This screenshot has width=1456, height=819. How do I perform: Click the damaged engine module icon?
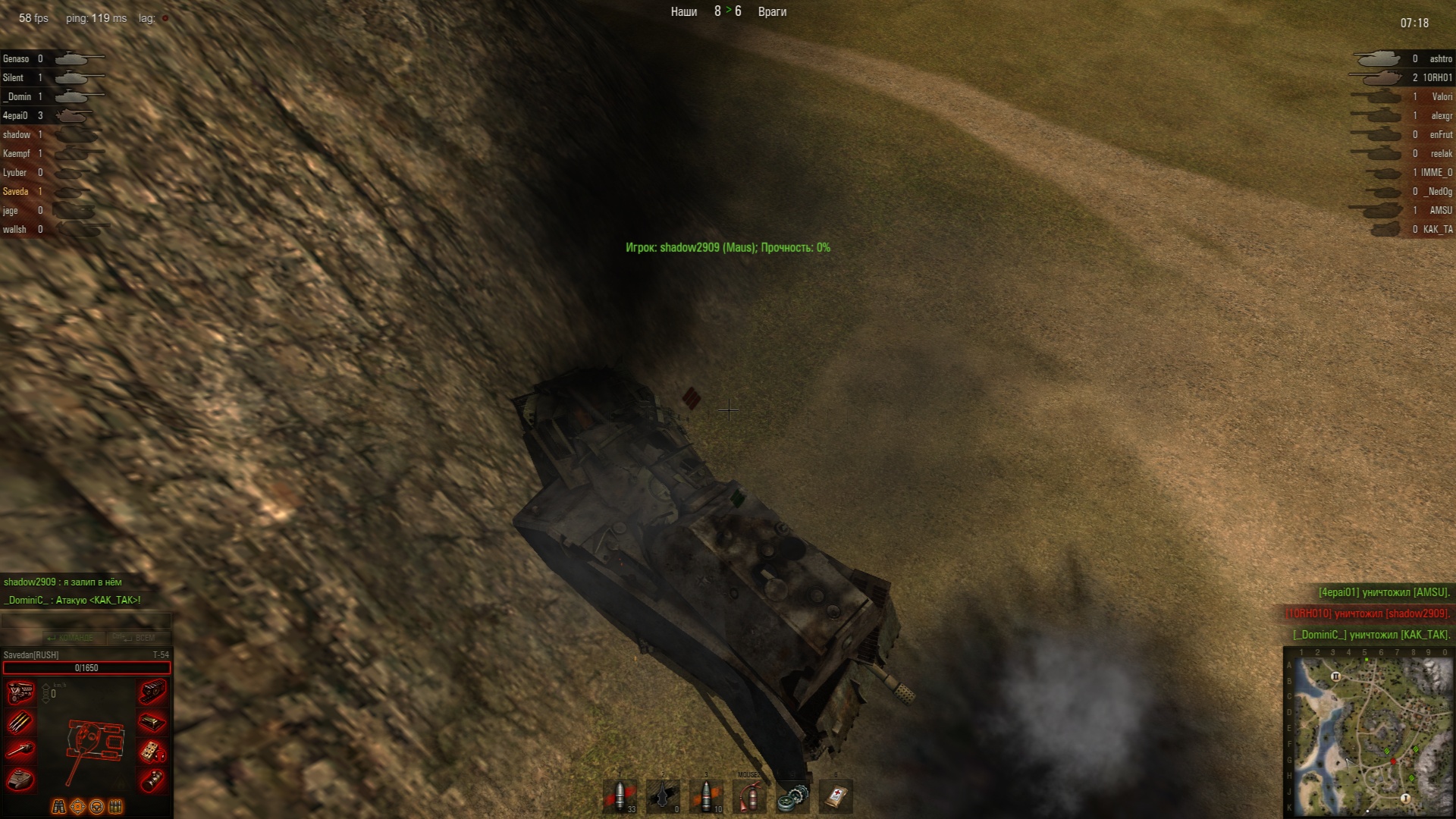[x=20, y=692]
